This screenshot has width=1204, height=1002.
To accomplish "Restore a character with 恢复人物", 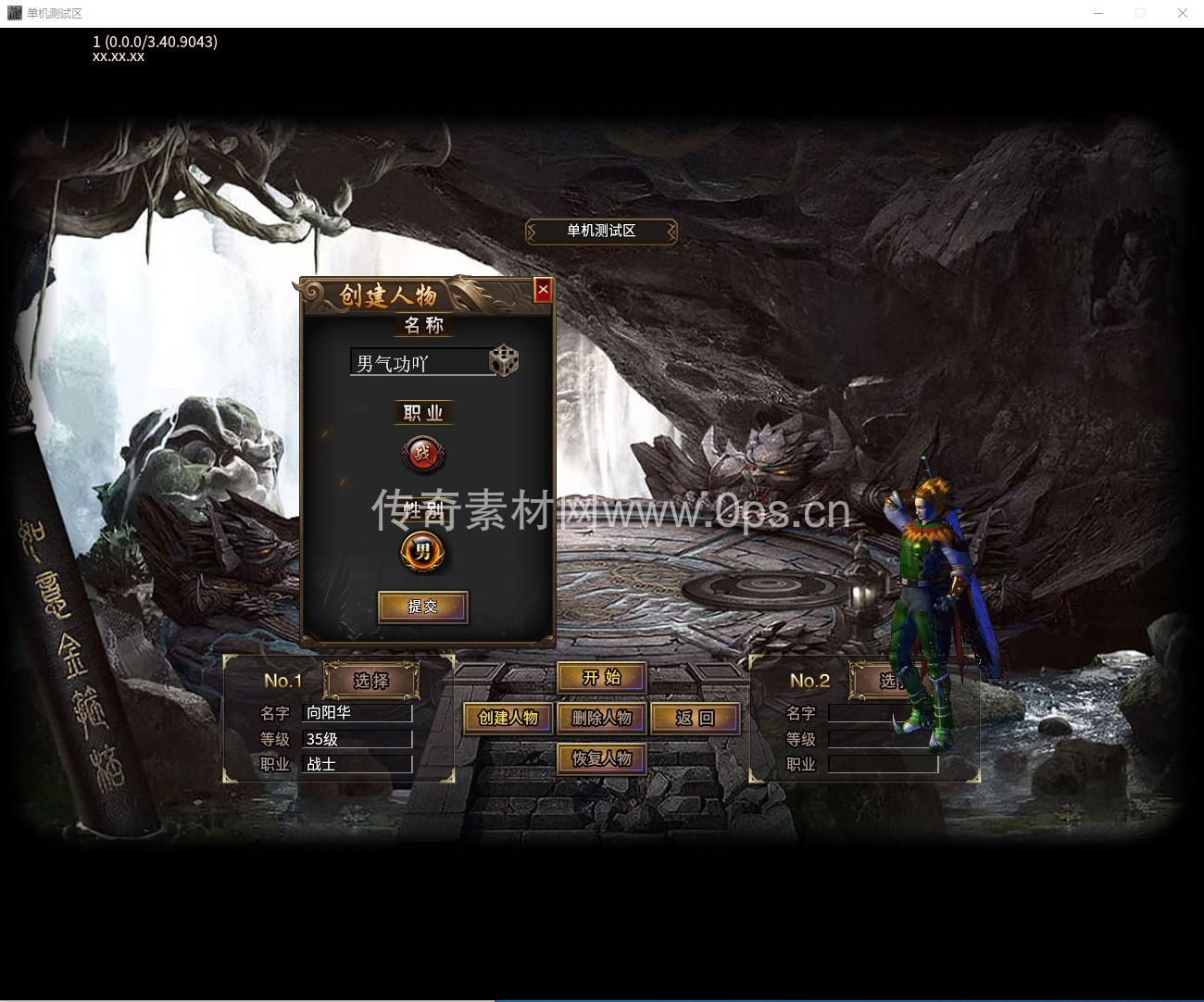I will [601, 758].
